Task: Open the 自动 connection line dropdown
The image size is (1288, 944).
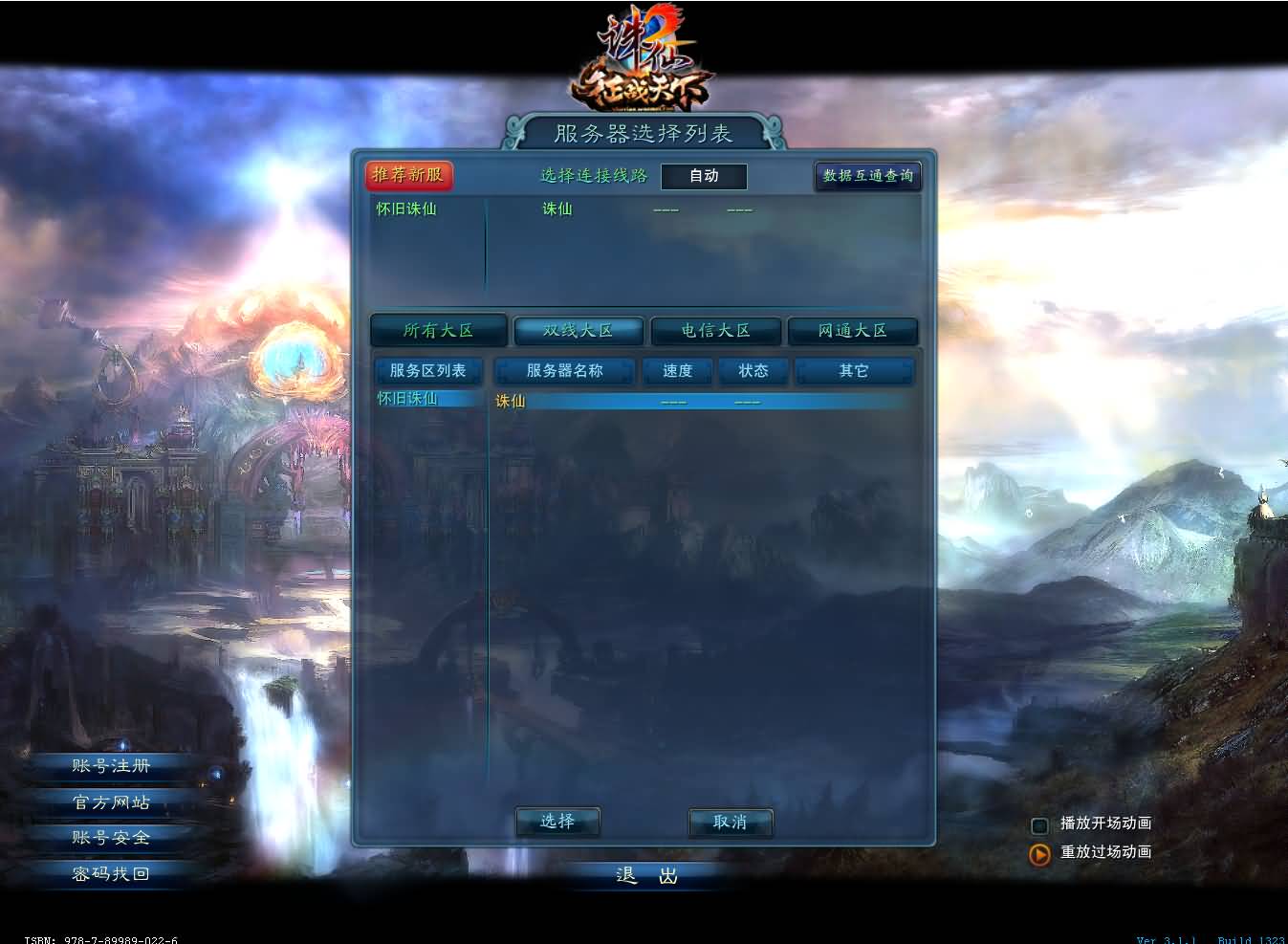Action: point(704,176)
